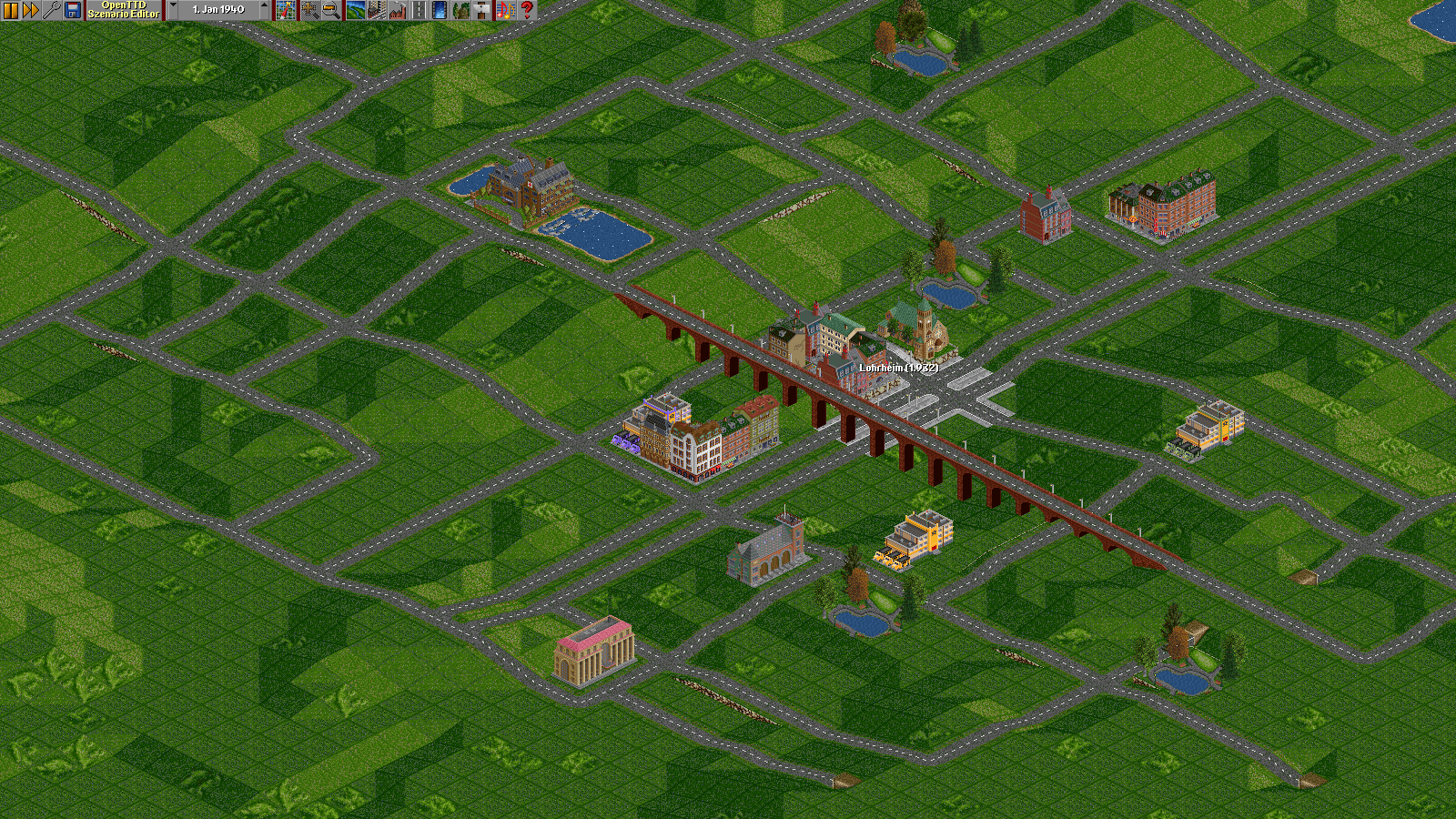Select the place sign tool
The width and height of the screenshot is (1456, 819).
pyautogui.click(x=481, y=10)
